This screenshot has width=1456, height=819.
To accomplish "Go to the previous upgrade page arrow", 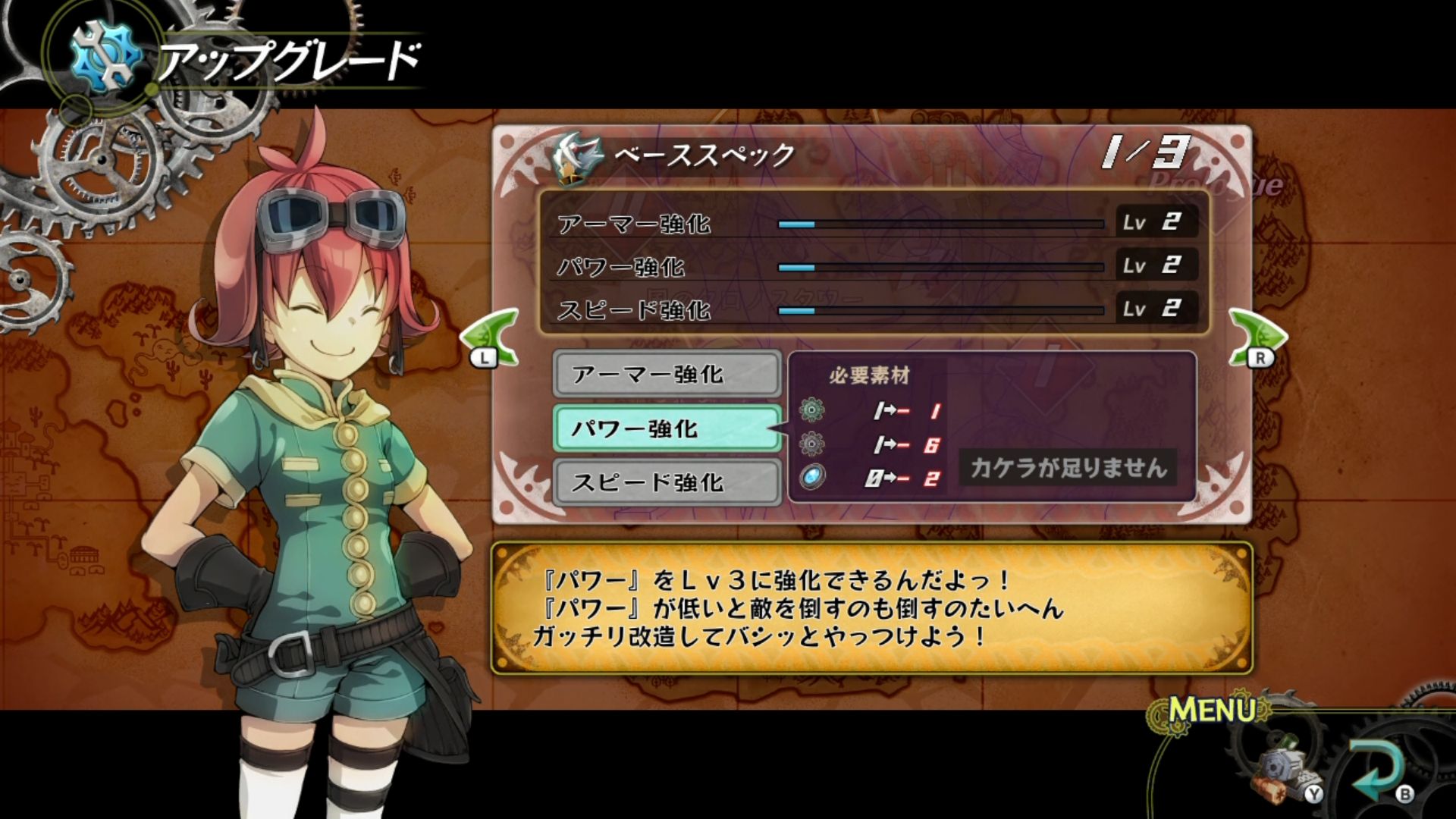I will coord(491,337).
